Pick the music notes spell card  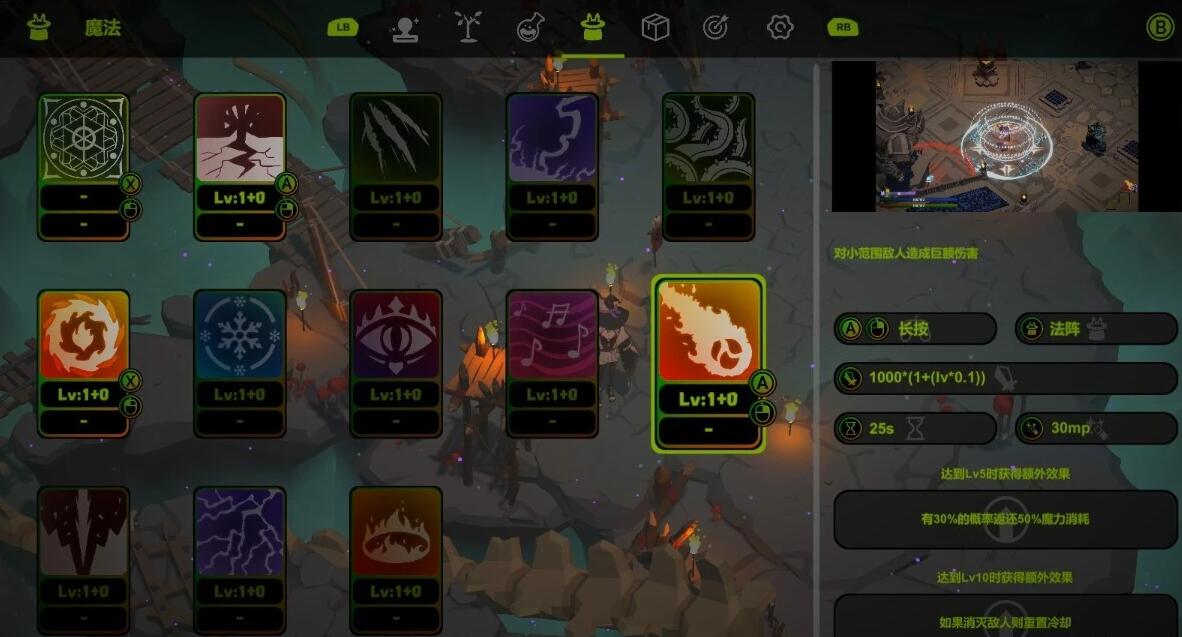click(x=552, y=336)
